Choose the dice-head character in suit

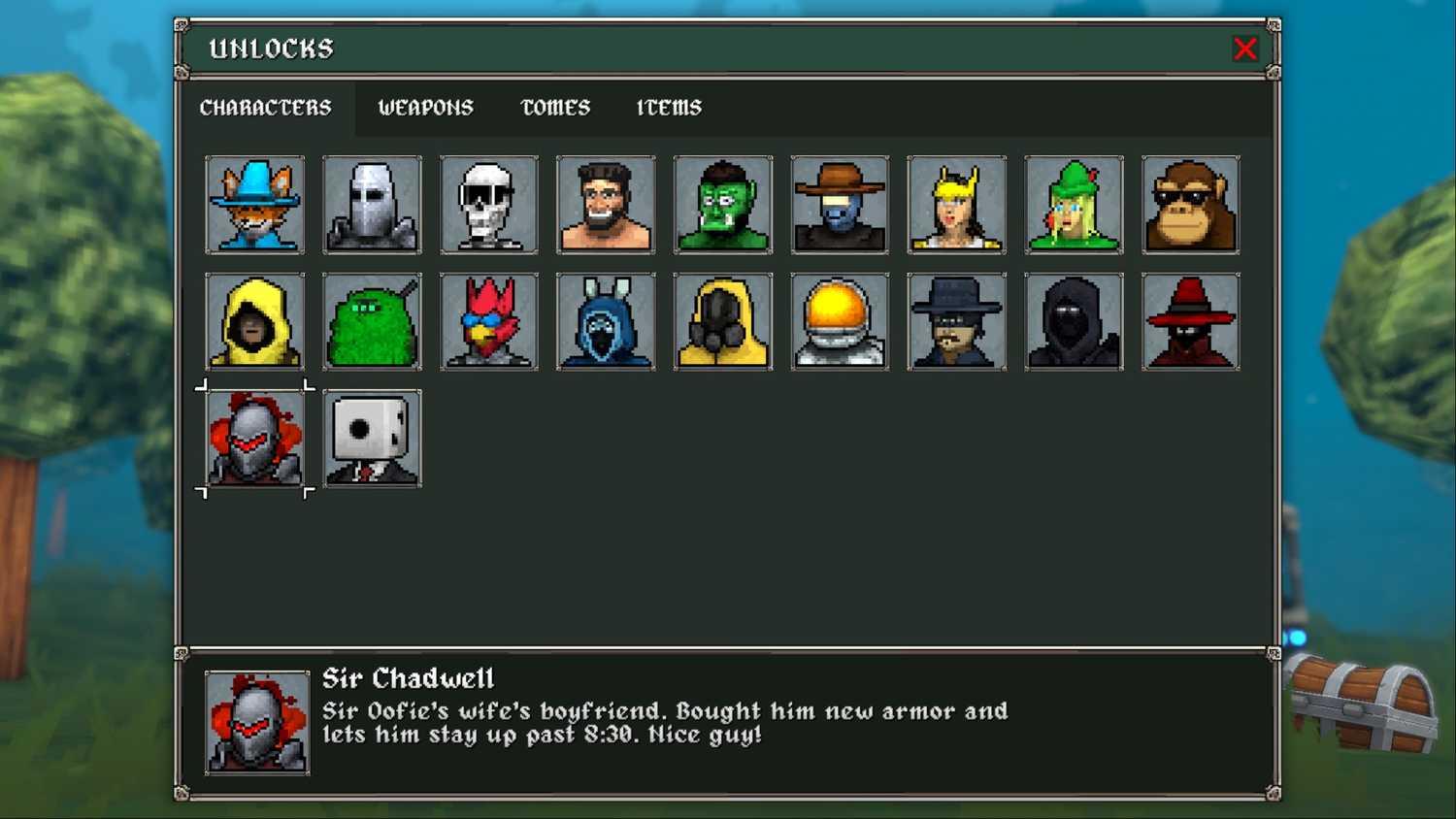[x=372, y=439]
